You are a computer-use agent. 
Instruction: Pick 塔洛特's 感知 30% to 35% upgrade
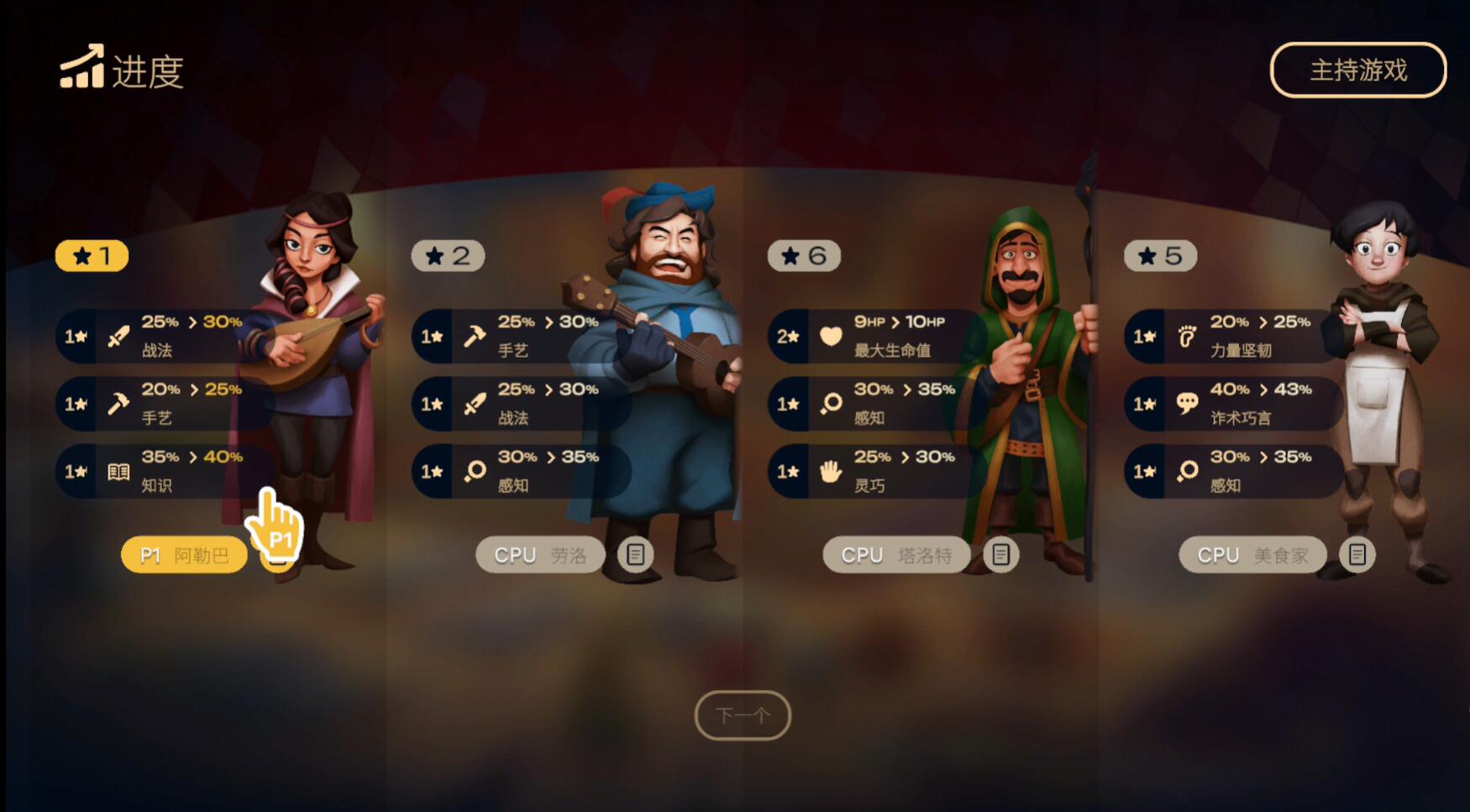(876, 404)
